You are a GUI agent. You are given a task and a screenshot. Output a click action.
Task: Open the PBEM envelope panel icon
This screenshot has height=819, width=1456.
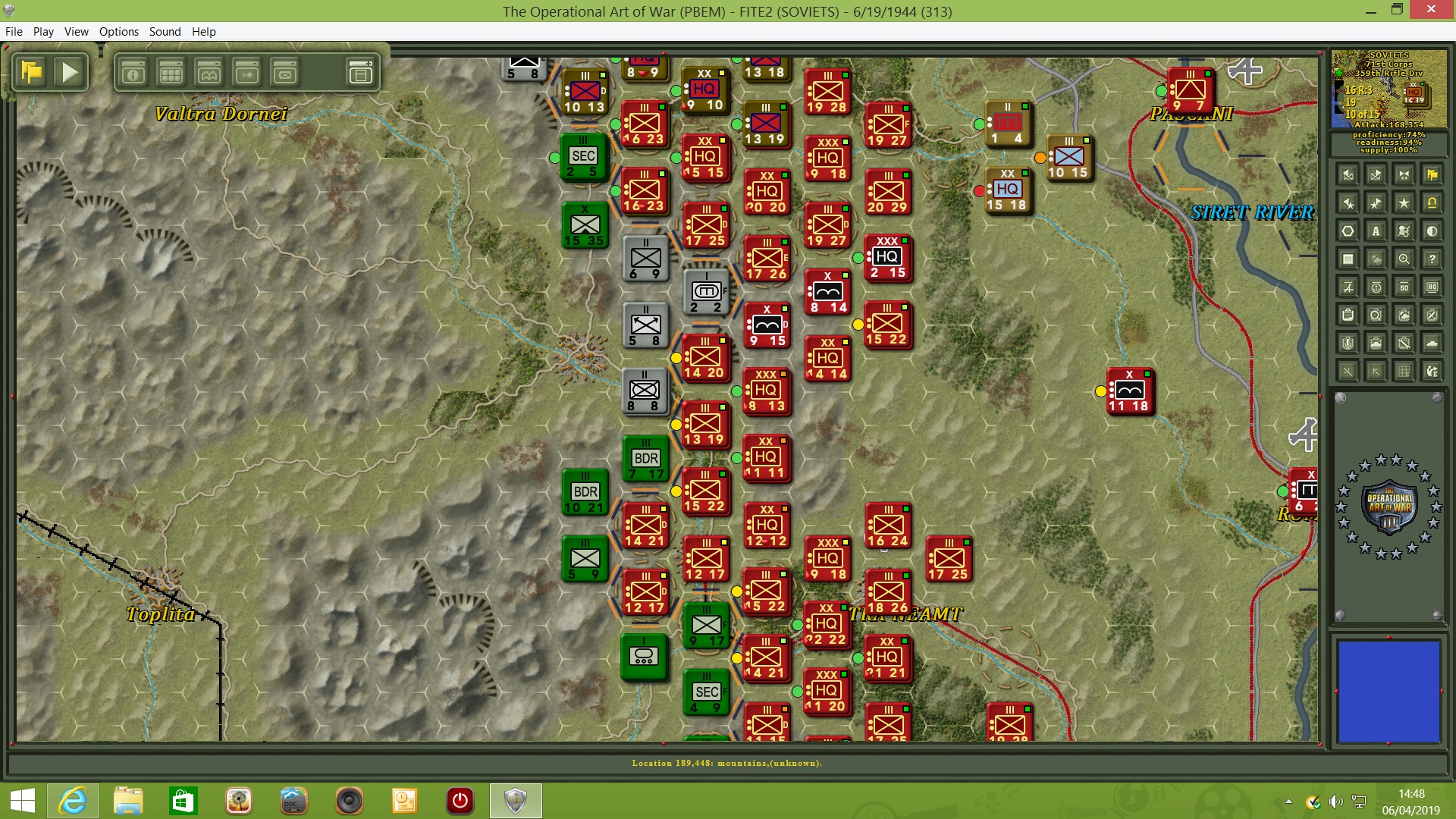(284, 73)
